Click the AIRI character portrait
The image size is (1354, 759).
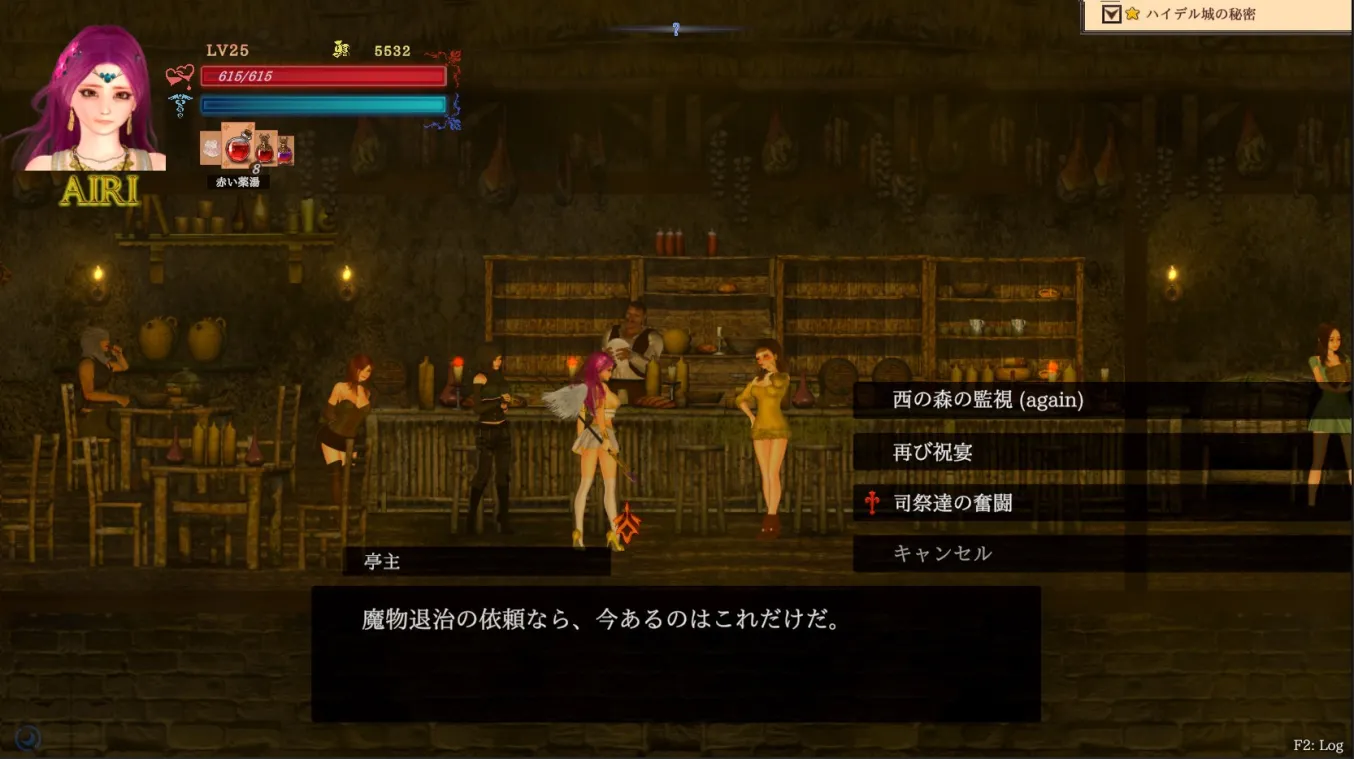point(95,105)
